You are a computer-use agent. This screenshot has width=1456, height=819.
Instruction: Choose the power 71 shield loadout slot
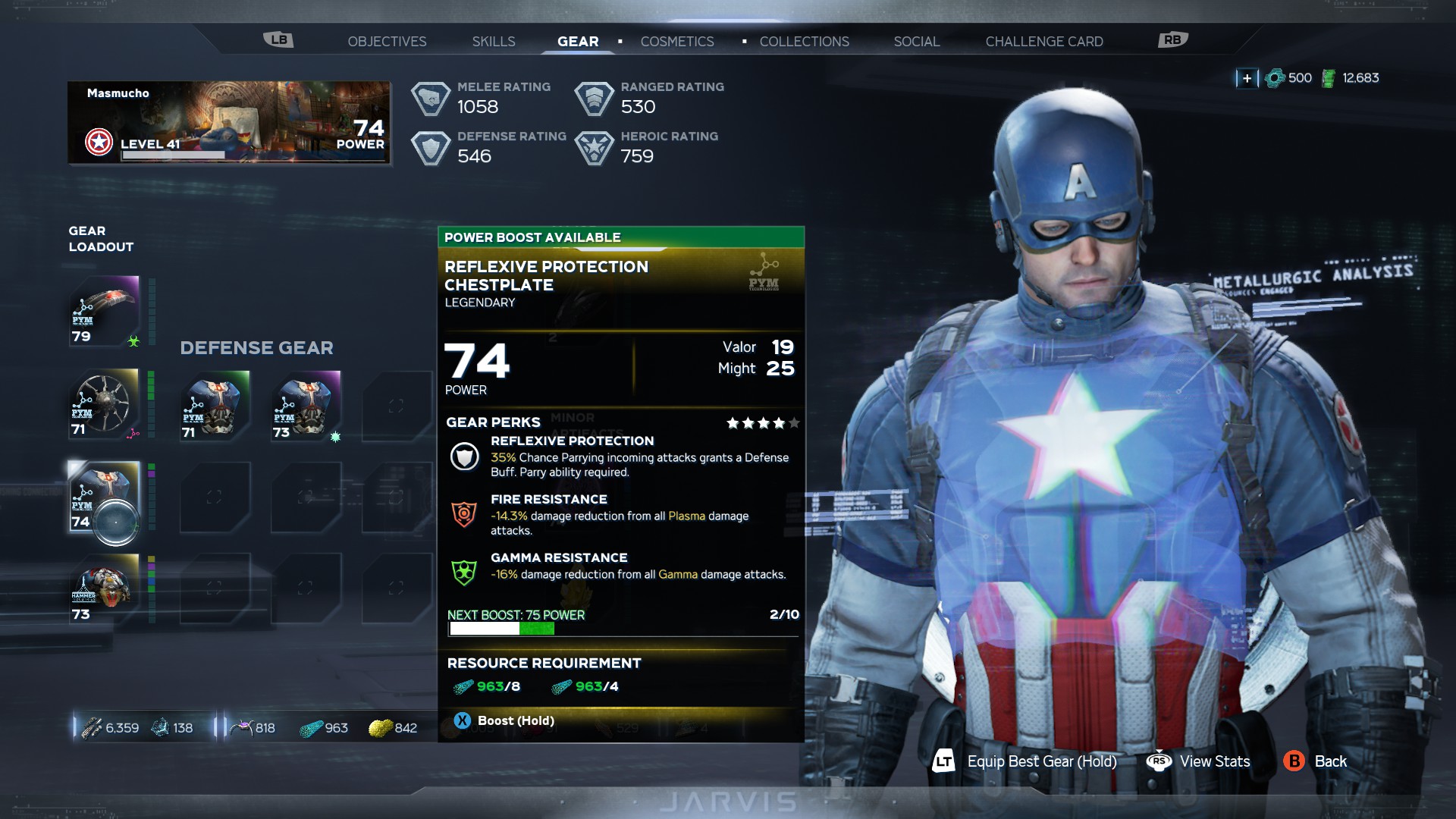[105, 404]
